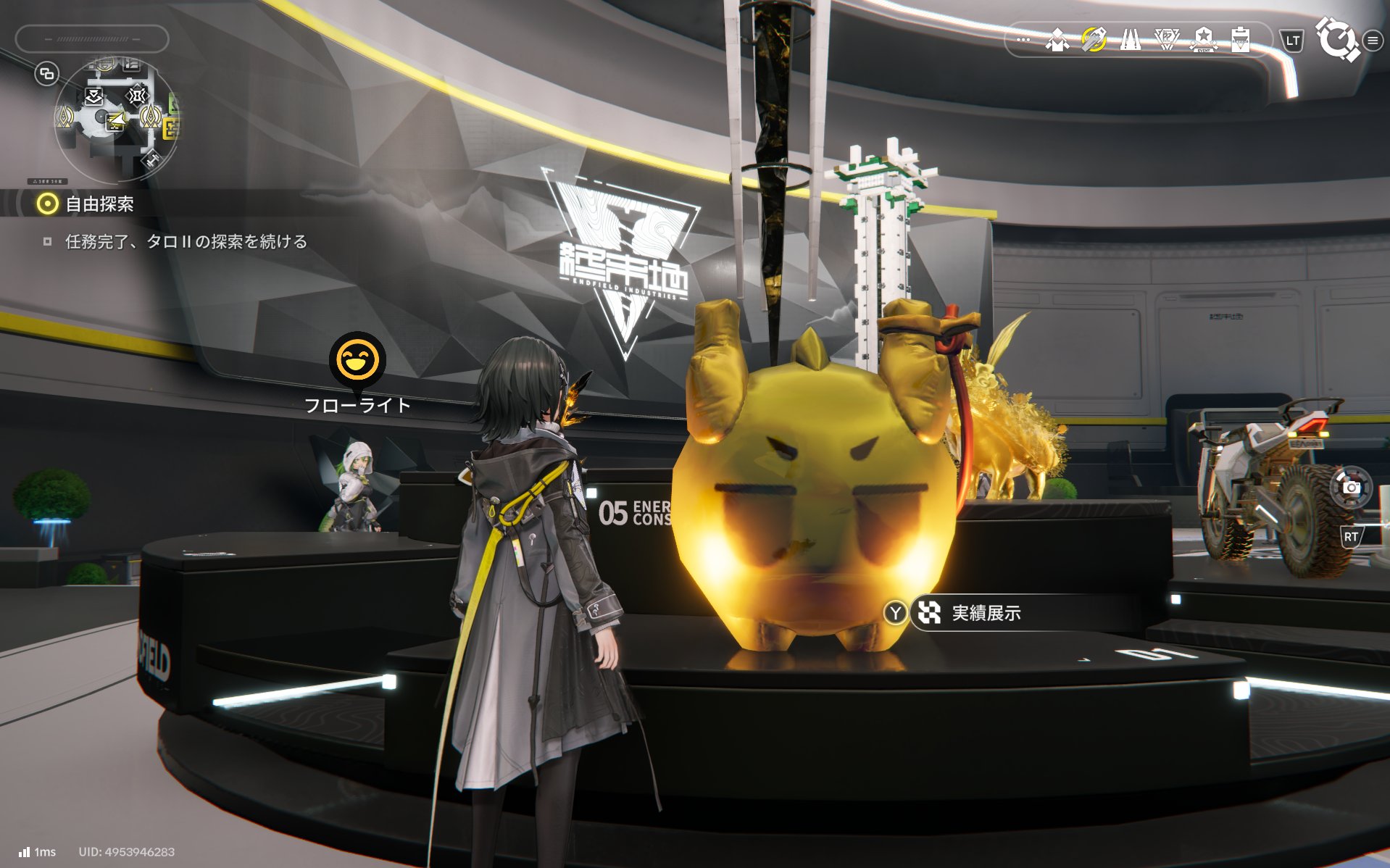Click the dumbbell marker on the minimap
The width and height of the screenshot is (1390, 868).
152,159
